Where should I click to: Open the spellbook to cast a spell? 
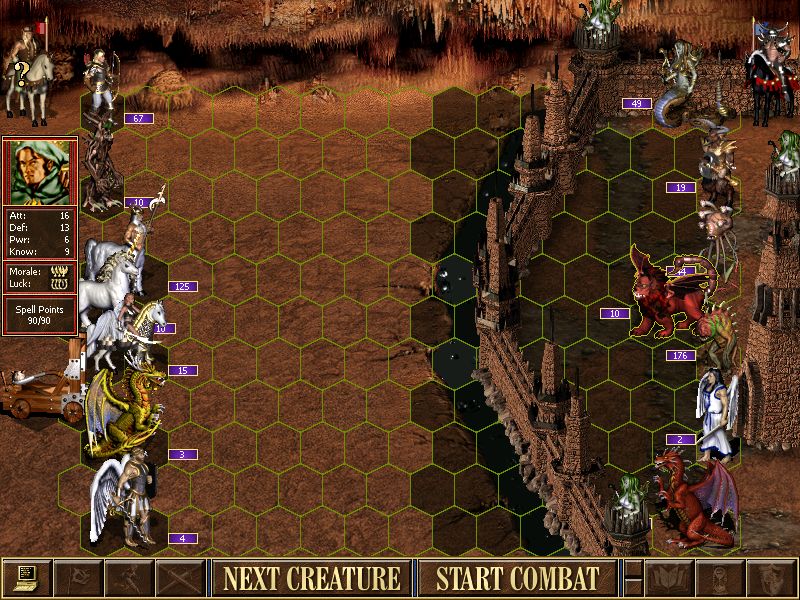(x=670, y=578)
